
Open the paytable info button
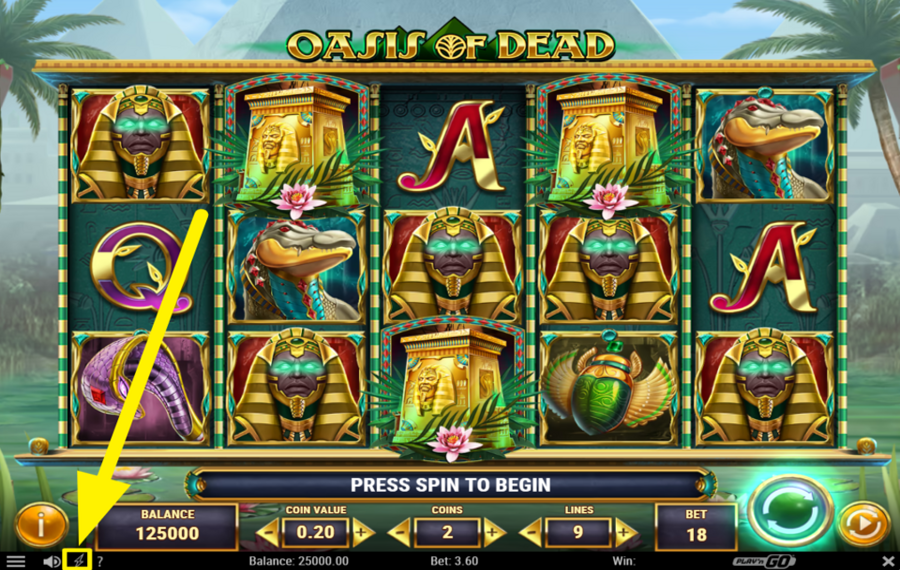click(35, 523)
